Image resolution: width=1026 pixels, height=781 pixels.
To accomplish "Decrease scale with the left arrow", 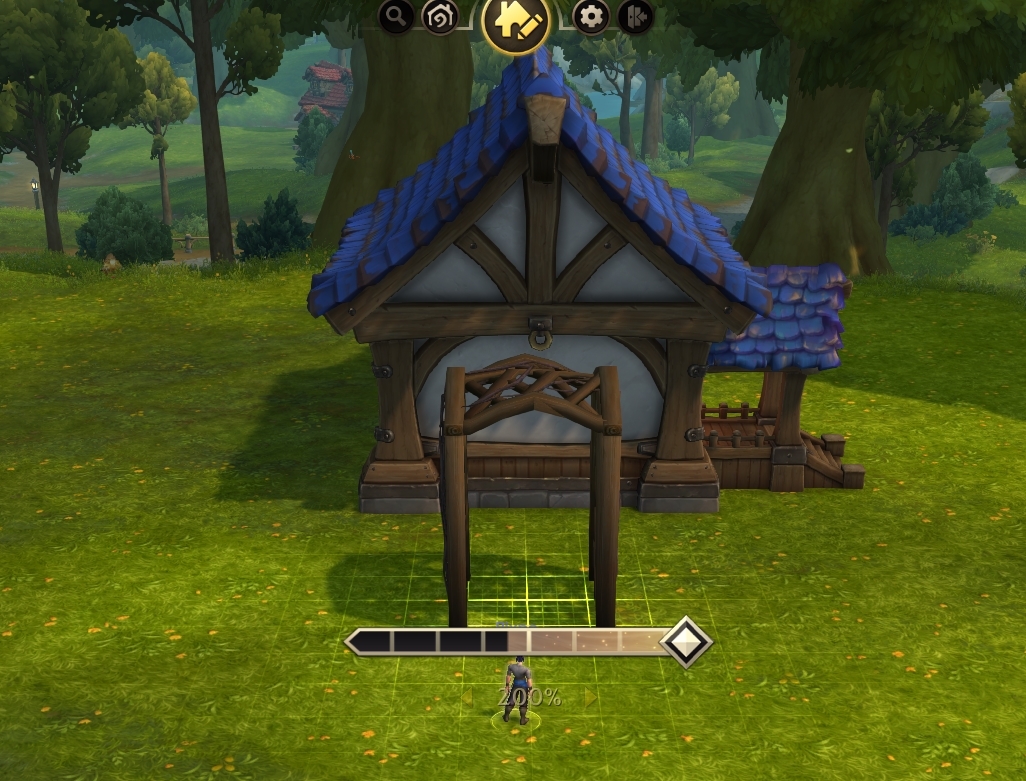I will 467,697.
